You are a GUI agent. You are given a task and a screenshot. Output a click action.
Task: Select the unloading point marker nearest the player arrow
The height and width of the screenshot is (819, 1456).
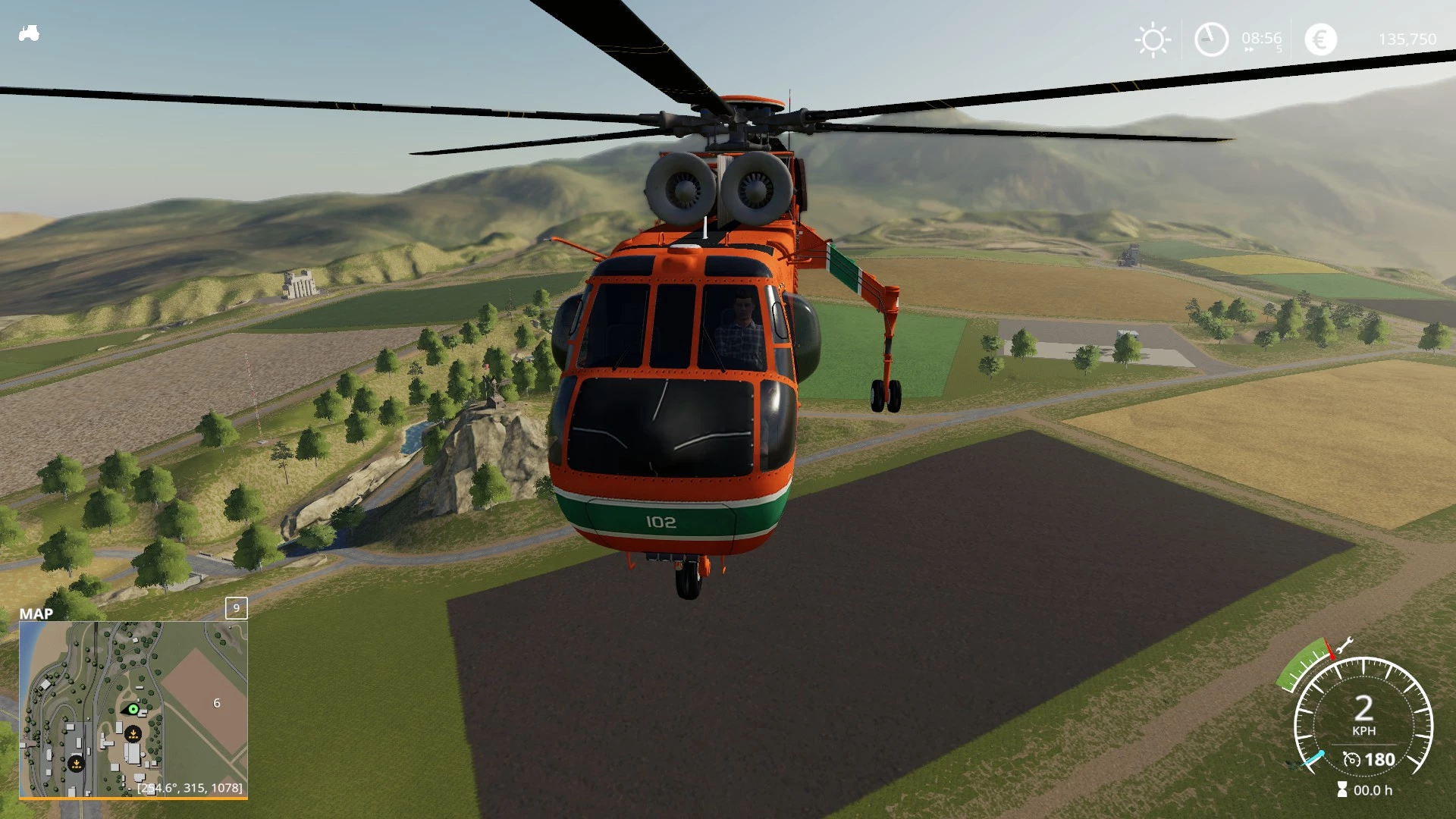pyautogui.click(x=133, y=734)
